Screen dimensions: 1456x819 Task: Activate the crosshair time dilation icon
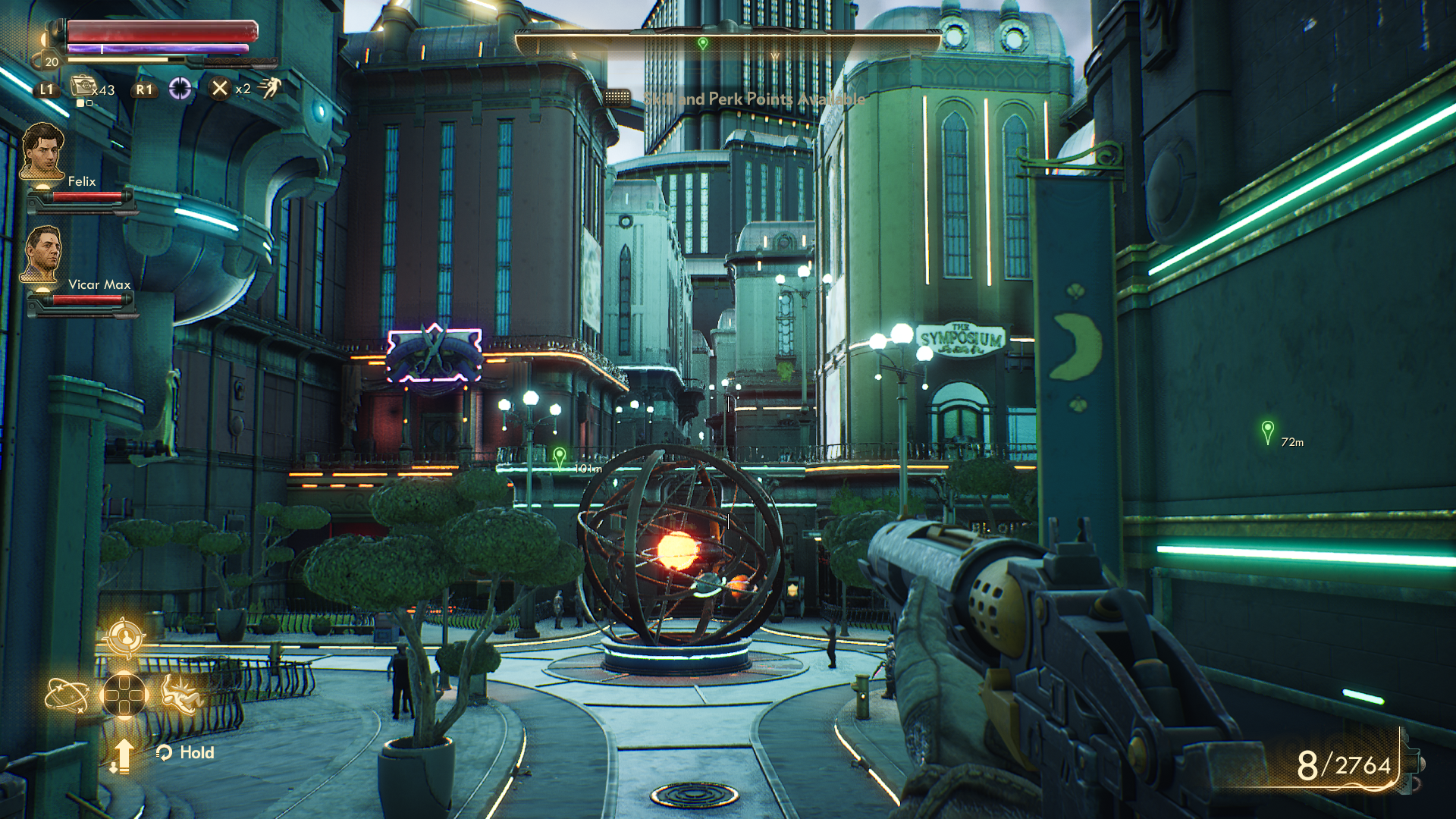tap(180, 89)
